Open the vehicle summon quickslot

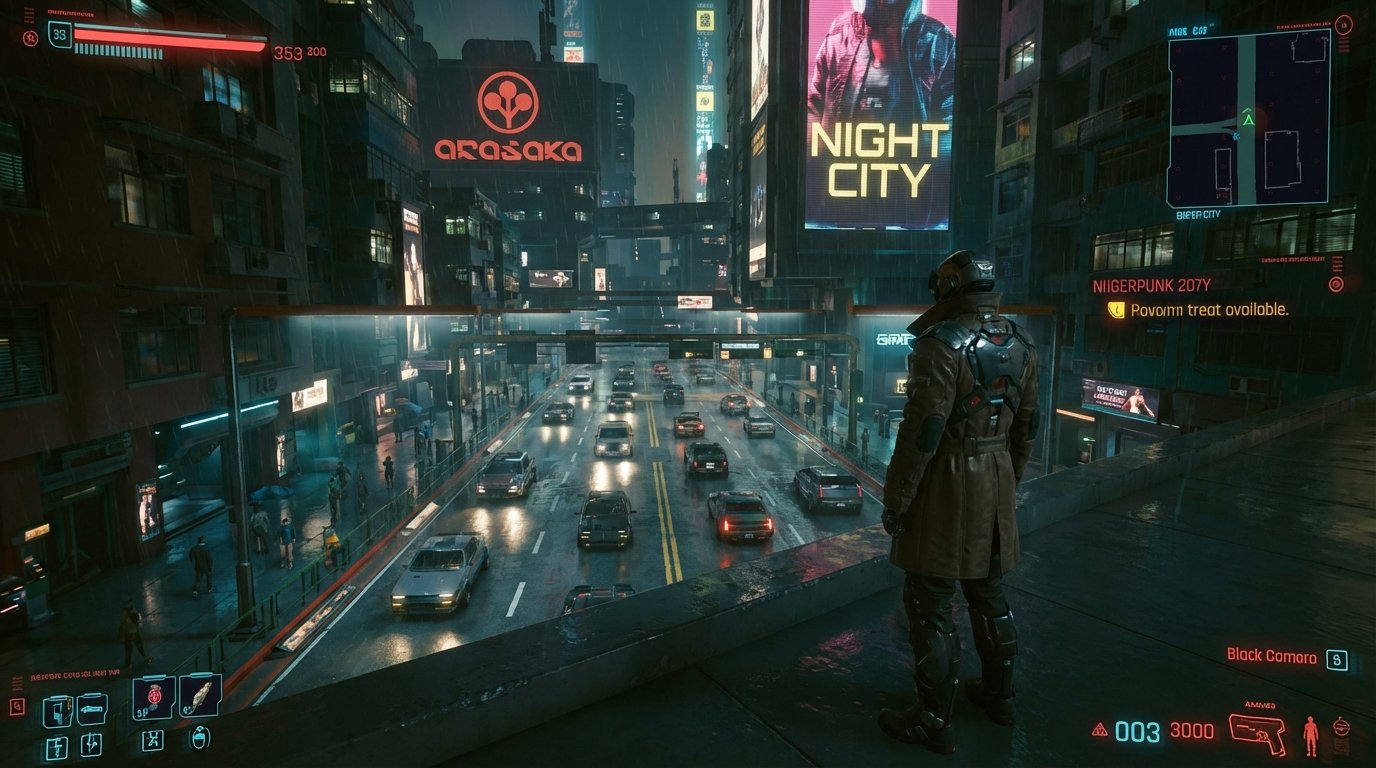[91, 708]
